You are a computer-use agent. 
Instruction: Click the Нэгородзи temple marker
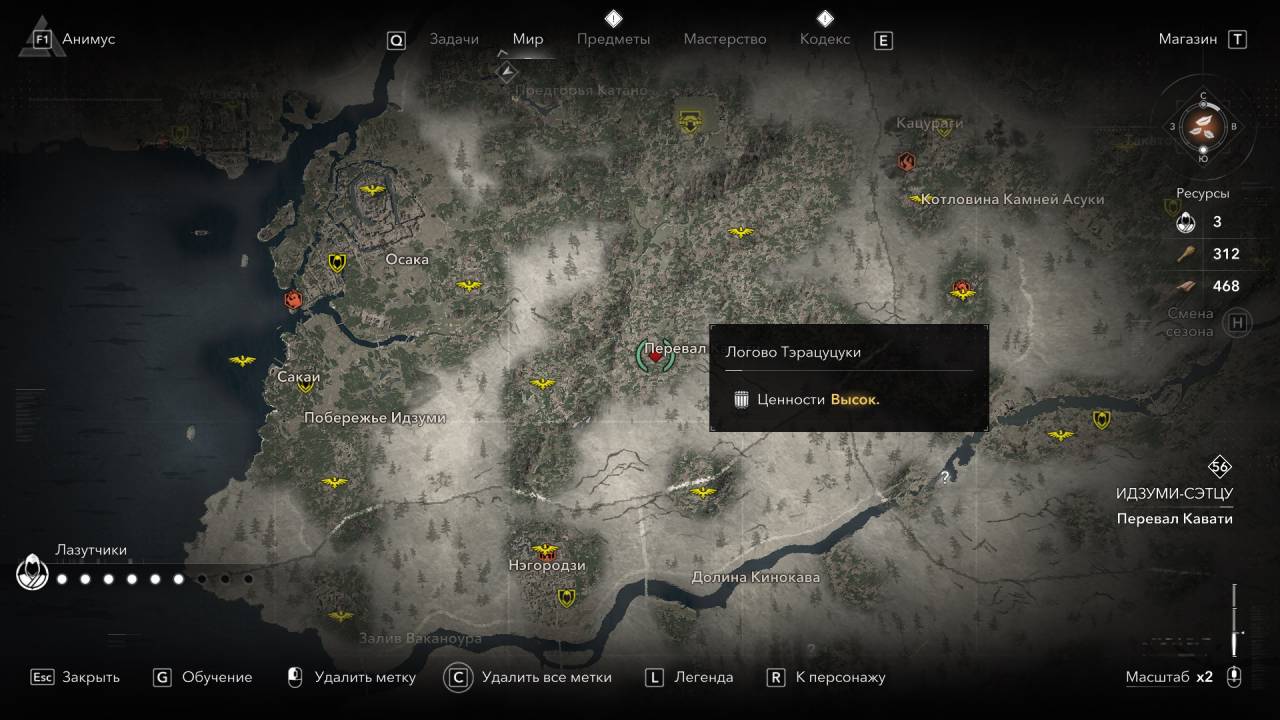546,551
